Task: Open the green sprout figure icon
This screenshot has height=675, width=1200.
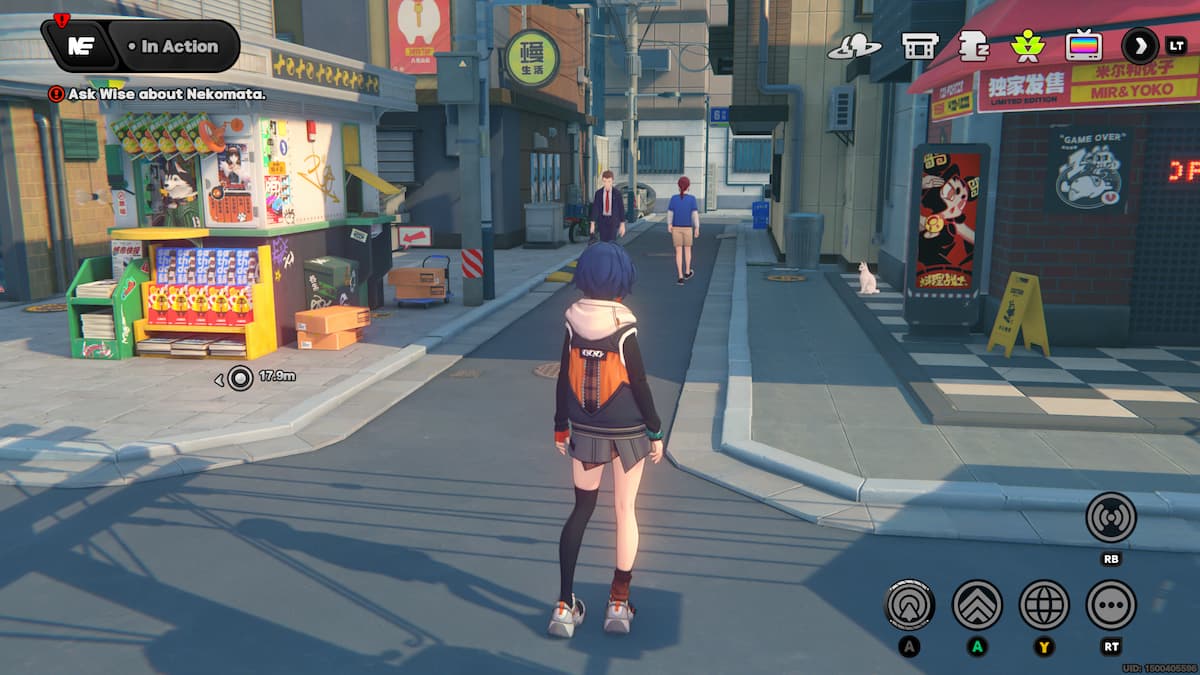Action: point(1027,46)
